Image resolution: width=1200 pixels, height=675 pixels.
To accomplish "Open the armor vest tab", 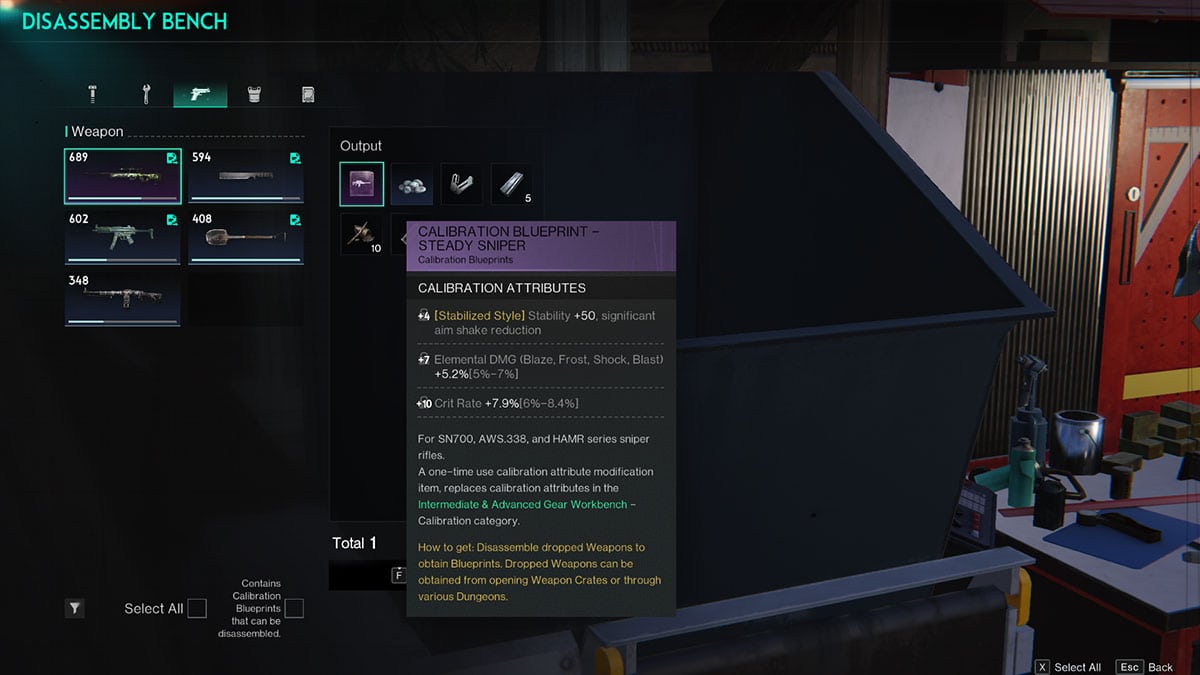I will (254, 94).
